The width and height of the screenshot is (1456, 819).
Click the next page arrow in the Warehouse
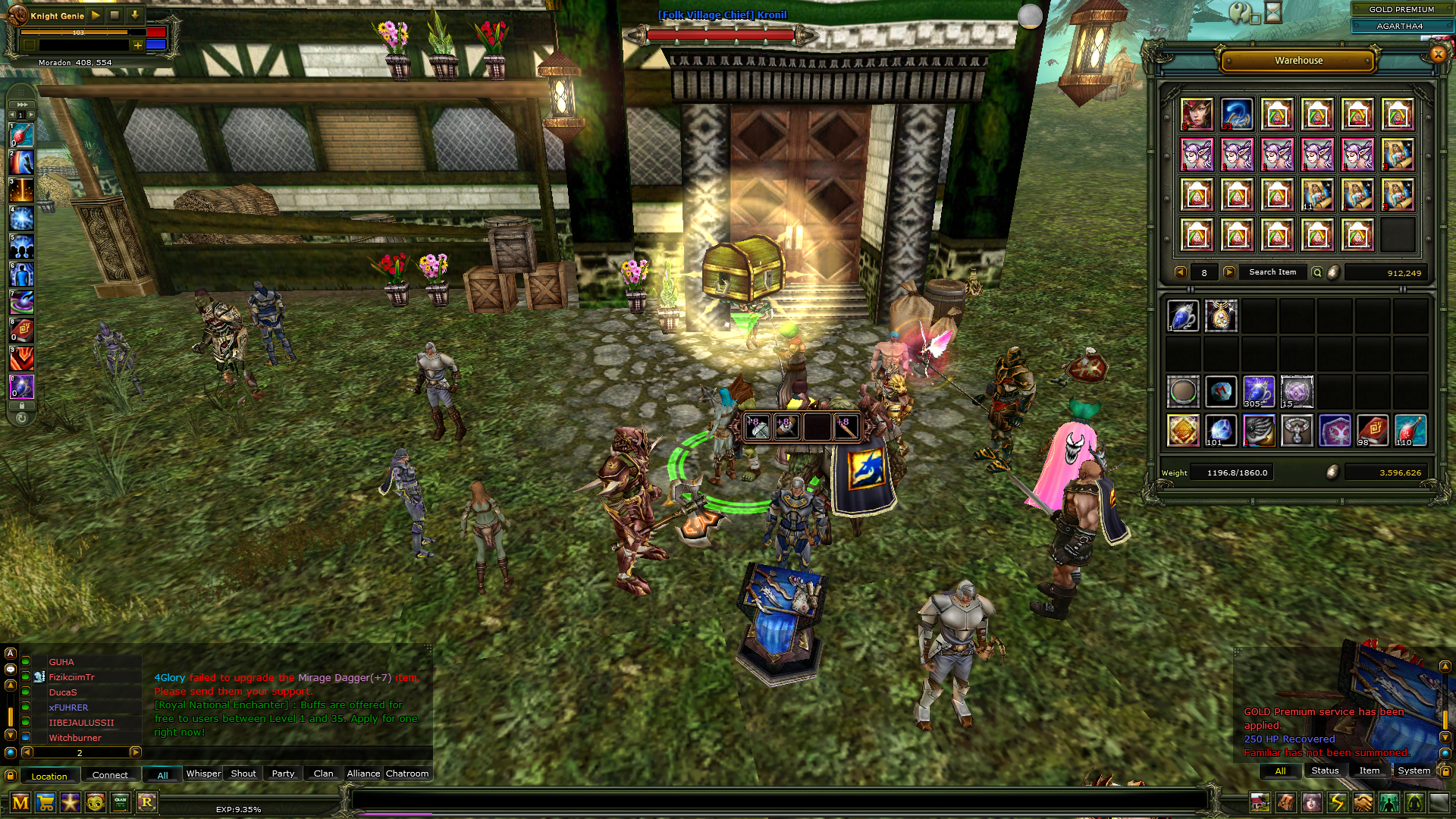[x=1228, y=272]
